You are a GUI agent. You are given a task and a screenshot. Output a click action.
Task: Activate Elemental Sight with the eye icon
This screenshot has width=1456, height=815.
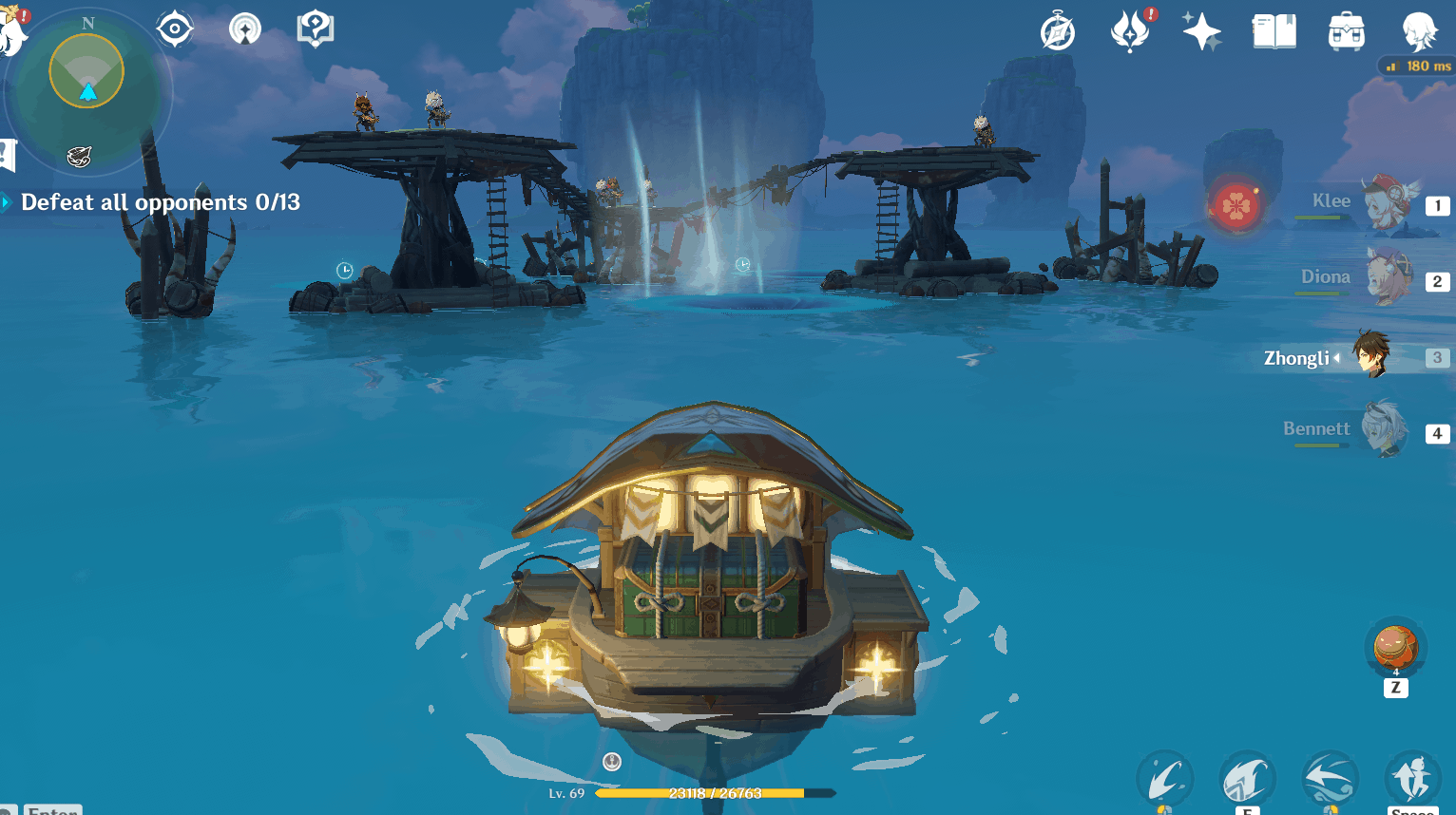click(x=175, y=28)
